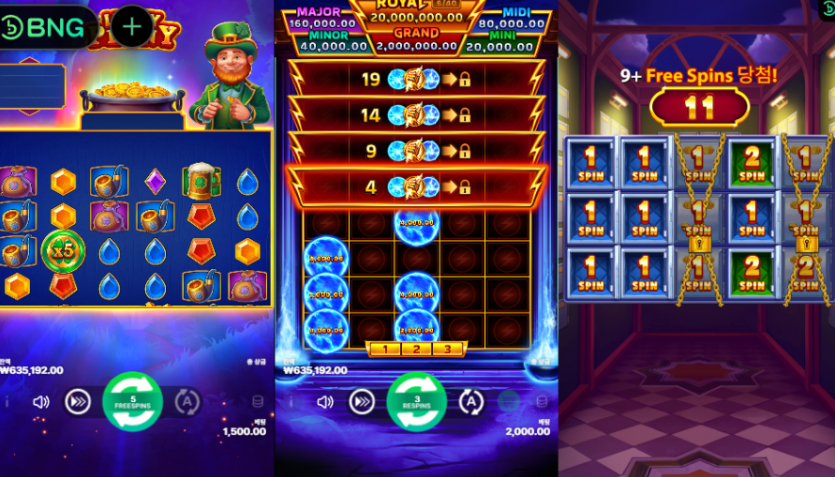Toggle sound left of the Respins button

click(x=325, y=402)
